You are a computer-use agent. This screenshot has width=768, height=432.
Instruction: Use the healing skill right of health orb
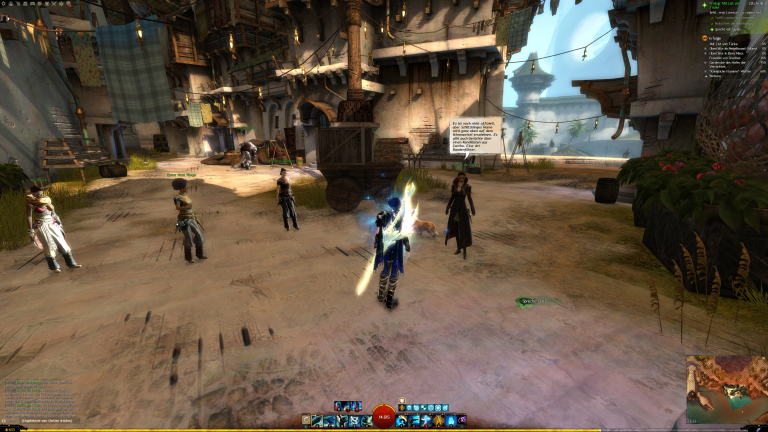click(x=401, y=421)
